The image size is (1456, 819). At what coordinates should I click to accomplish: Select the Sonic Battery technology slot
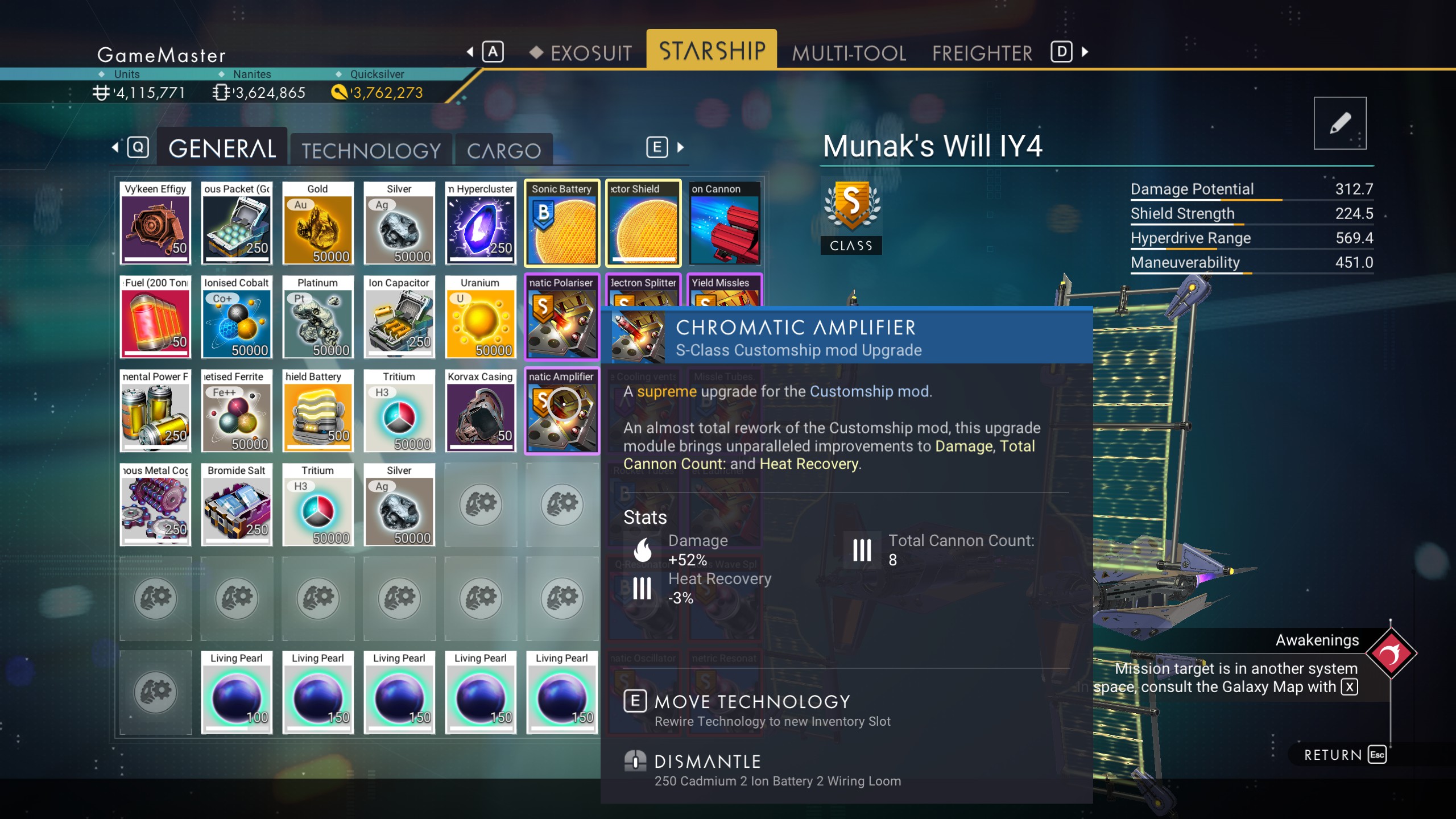[x=562, y=223]
